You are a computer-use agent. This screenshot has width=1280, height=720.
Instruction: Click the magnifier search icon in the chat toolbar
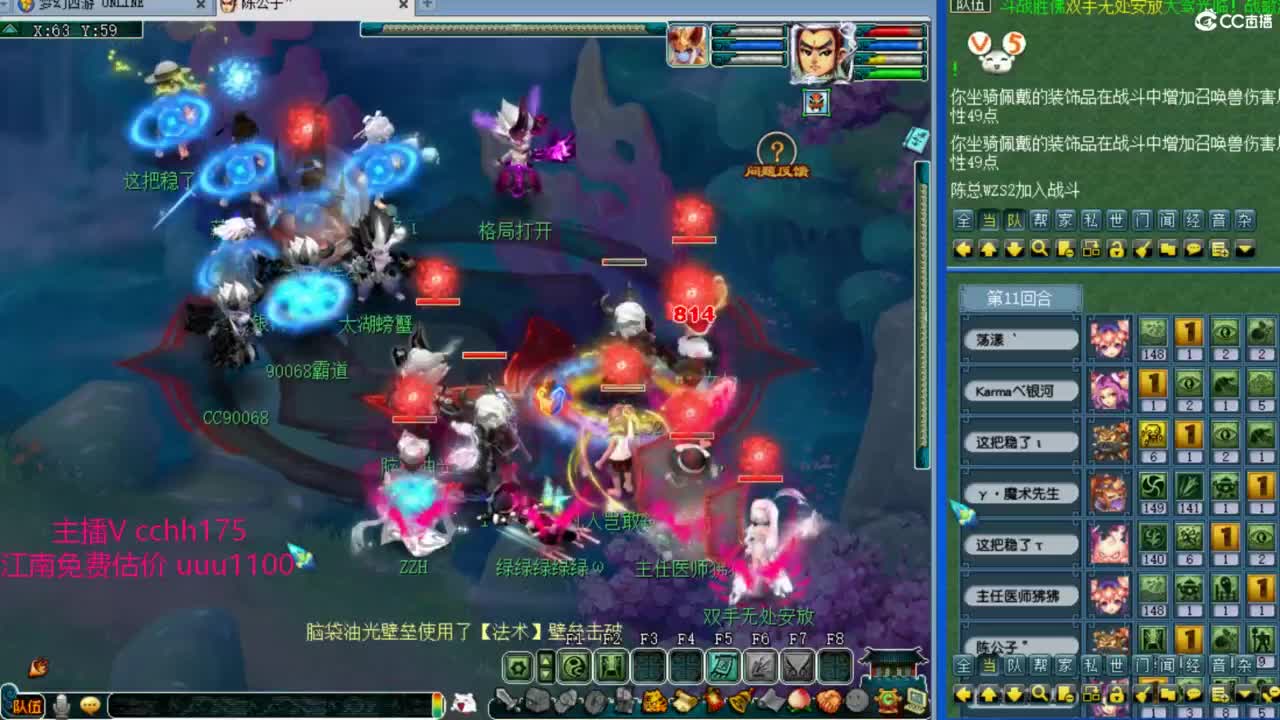[1039, 248]
